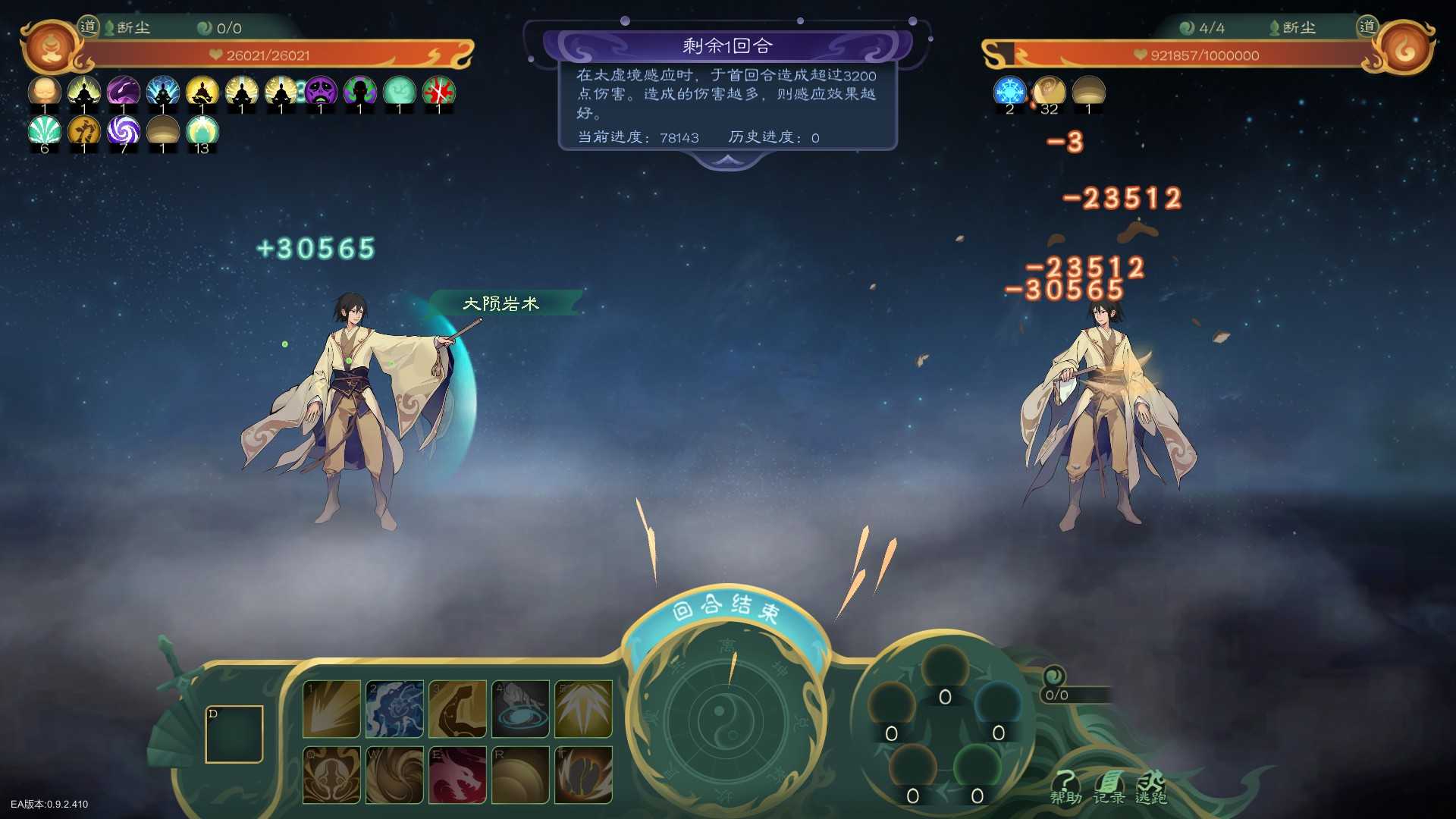The width and height of the screenshot is (1456, 819).
Task: Activate the water vortex skill in slot 4
Action: point(521,710)
